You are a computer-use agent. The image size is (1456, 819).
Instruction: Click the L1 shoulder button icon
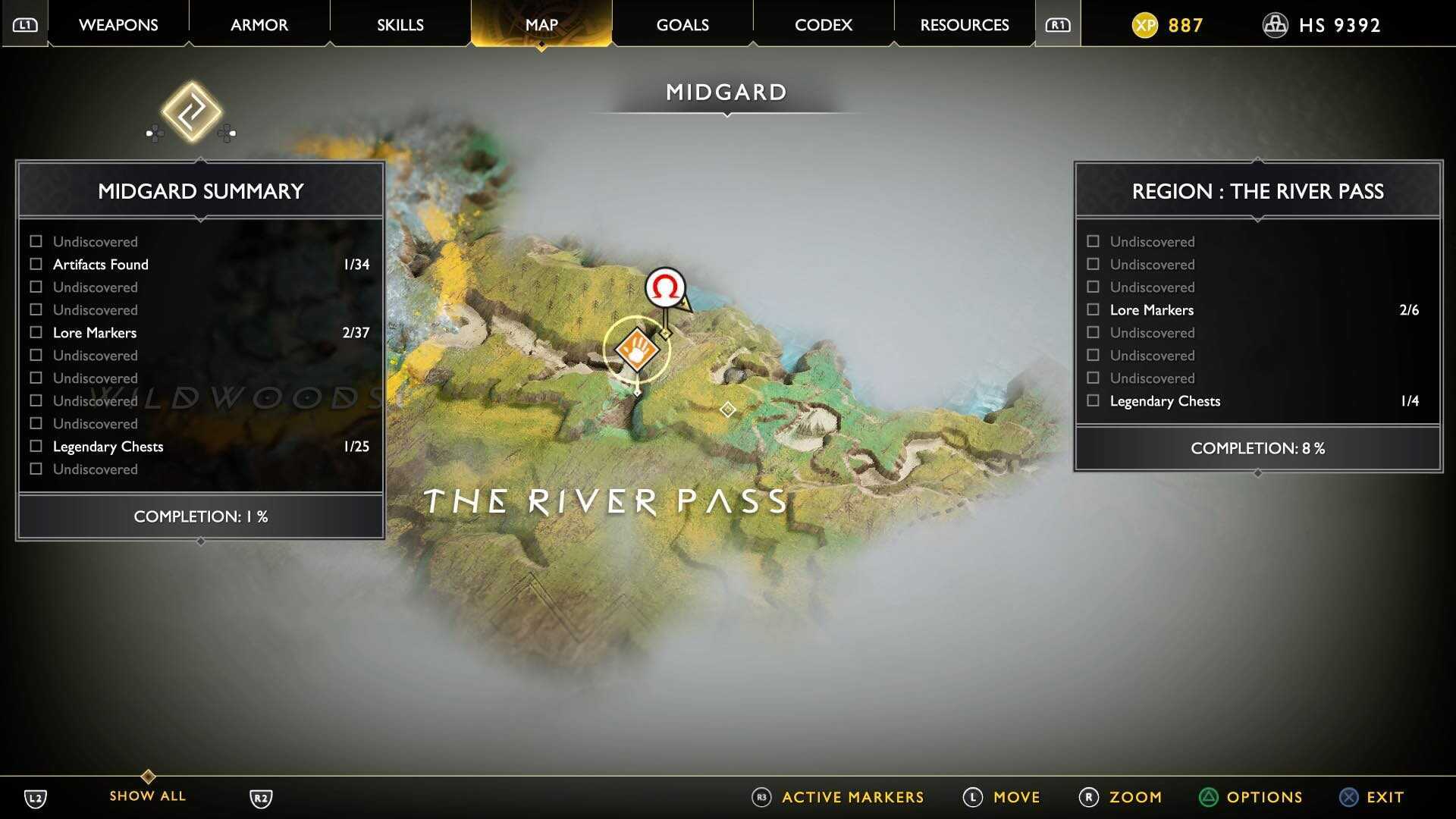point(25,24)
